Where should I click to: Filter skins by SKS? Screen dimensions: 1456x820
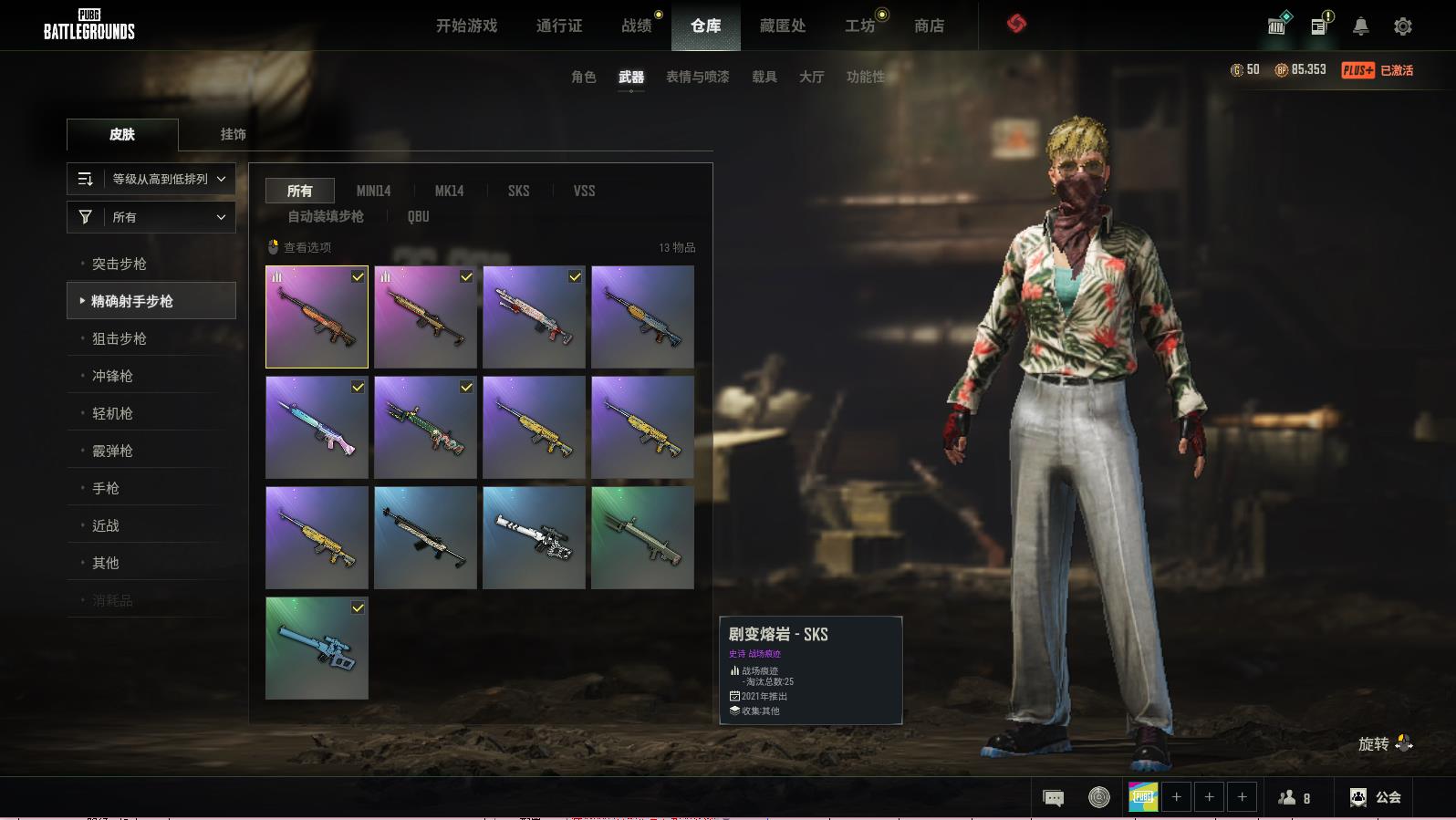tap(518, 191)
